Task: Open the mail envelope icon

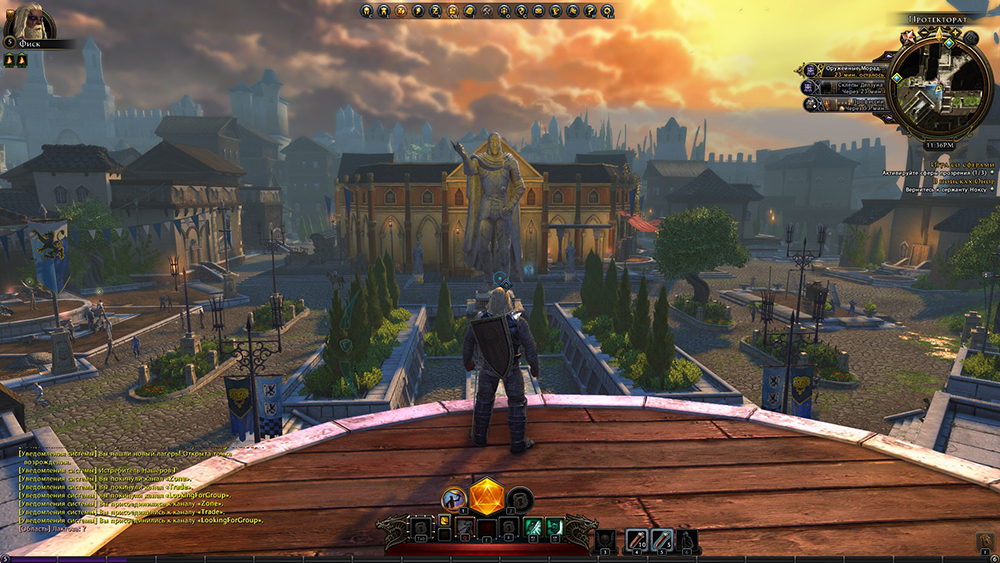Action: coord(539,11)
